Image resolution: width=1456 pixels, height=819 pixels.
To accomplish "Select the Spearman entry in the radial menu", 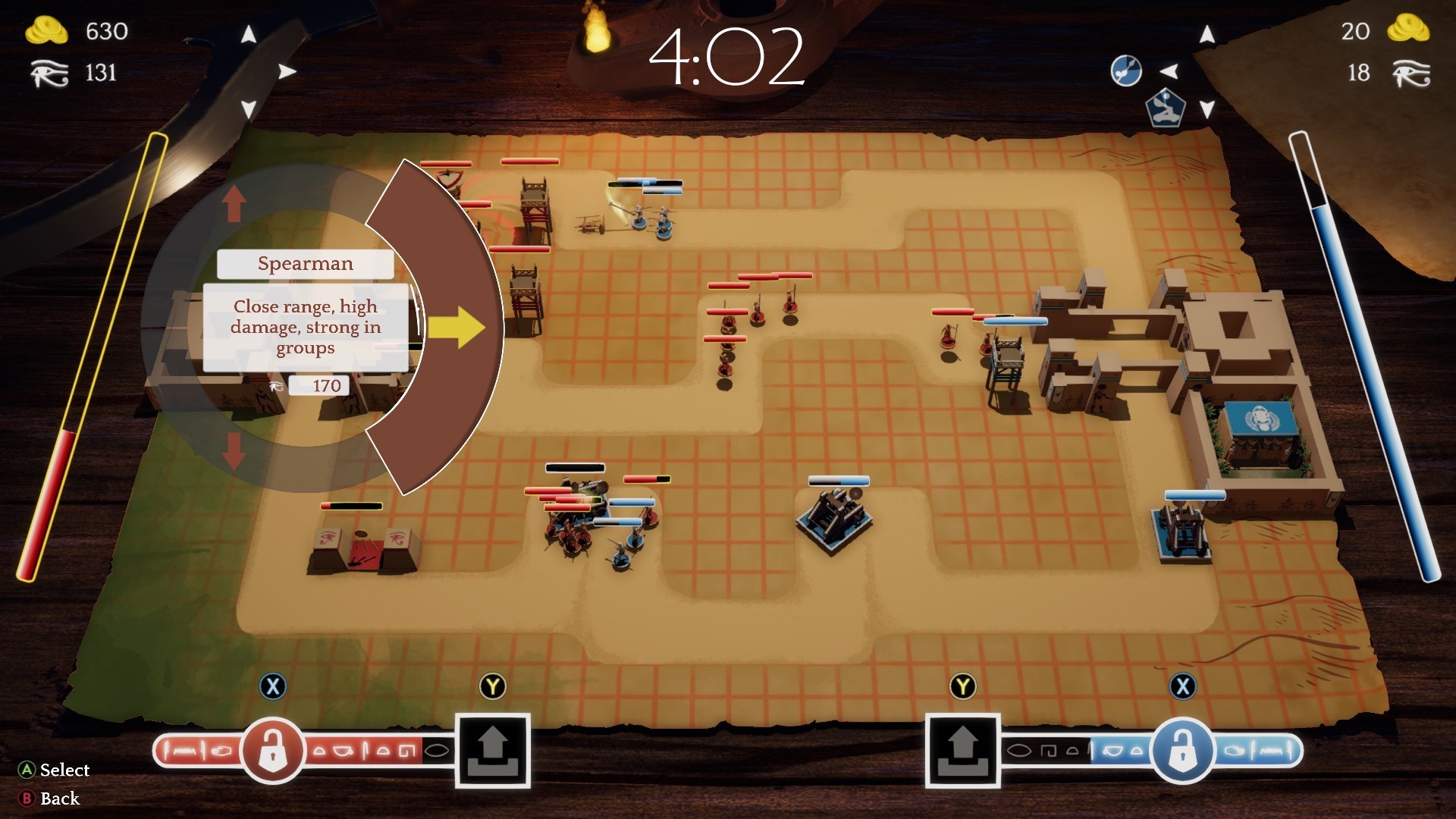I will tap(306, 263).
